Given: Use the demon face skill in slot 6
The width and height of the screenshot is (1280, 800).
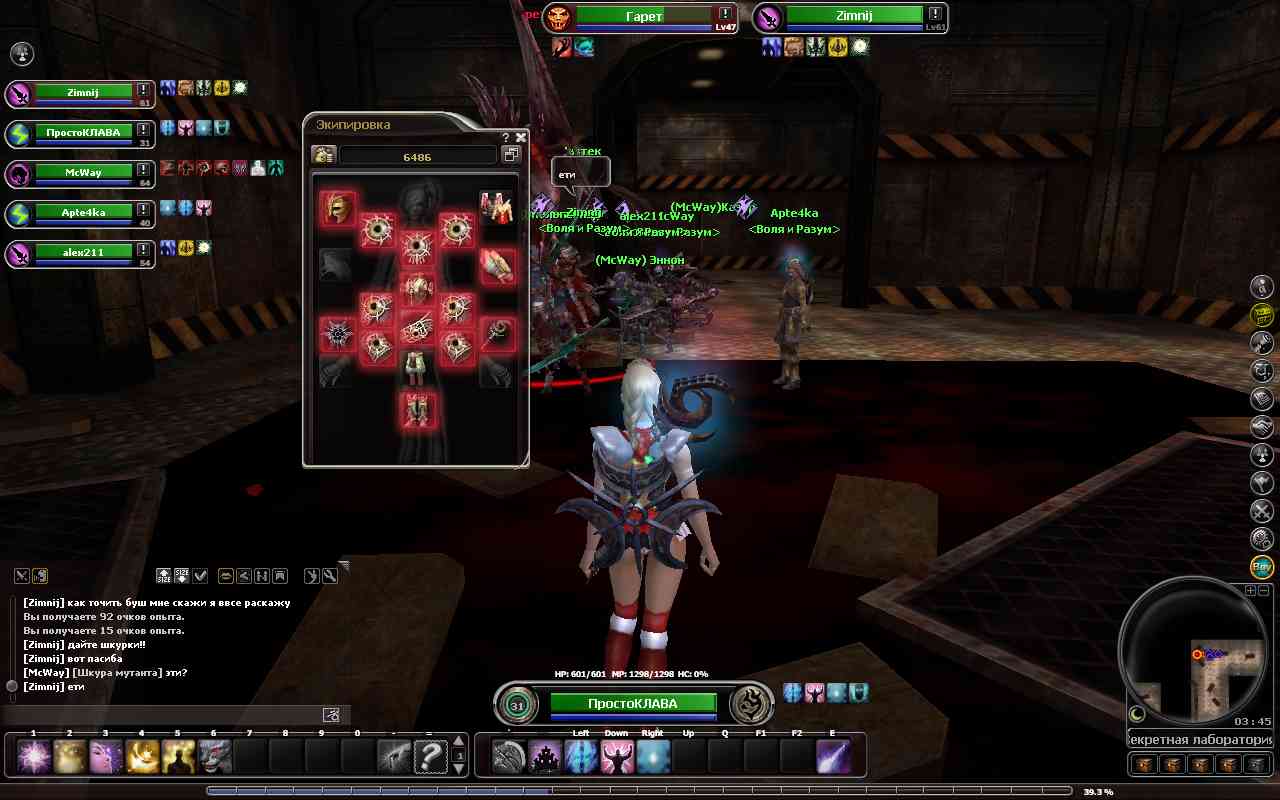Looking at the screenshot, I should coord(214,756).
